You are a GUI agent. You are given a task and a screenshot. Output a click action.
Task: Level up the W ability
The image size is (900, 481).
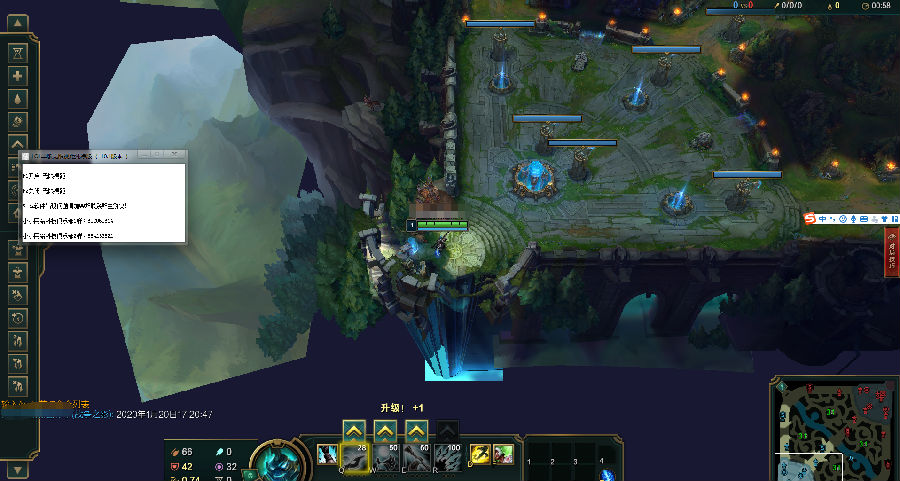(x=385, y=430)
